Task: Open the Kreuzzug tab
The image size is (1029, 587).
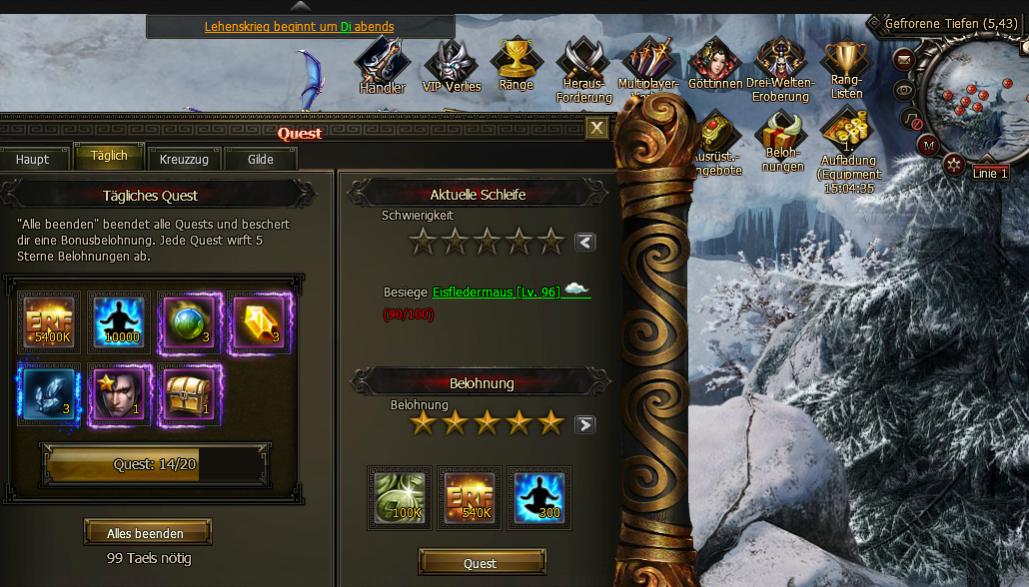Action: (183, 159)
